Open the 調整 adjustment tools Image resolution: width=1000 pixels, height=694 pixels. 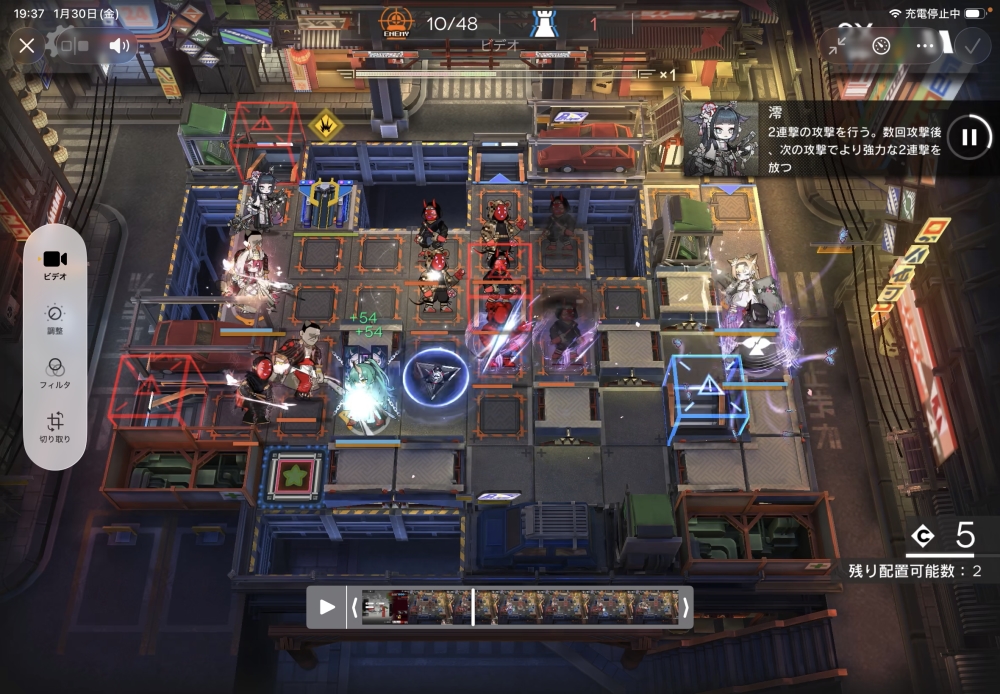[55, 319]
